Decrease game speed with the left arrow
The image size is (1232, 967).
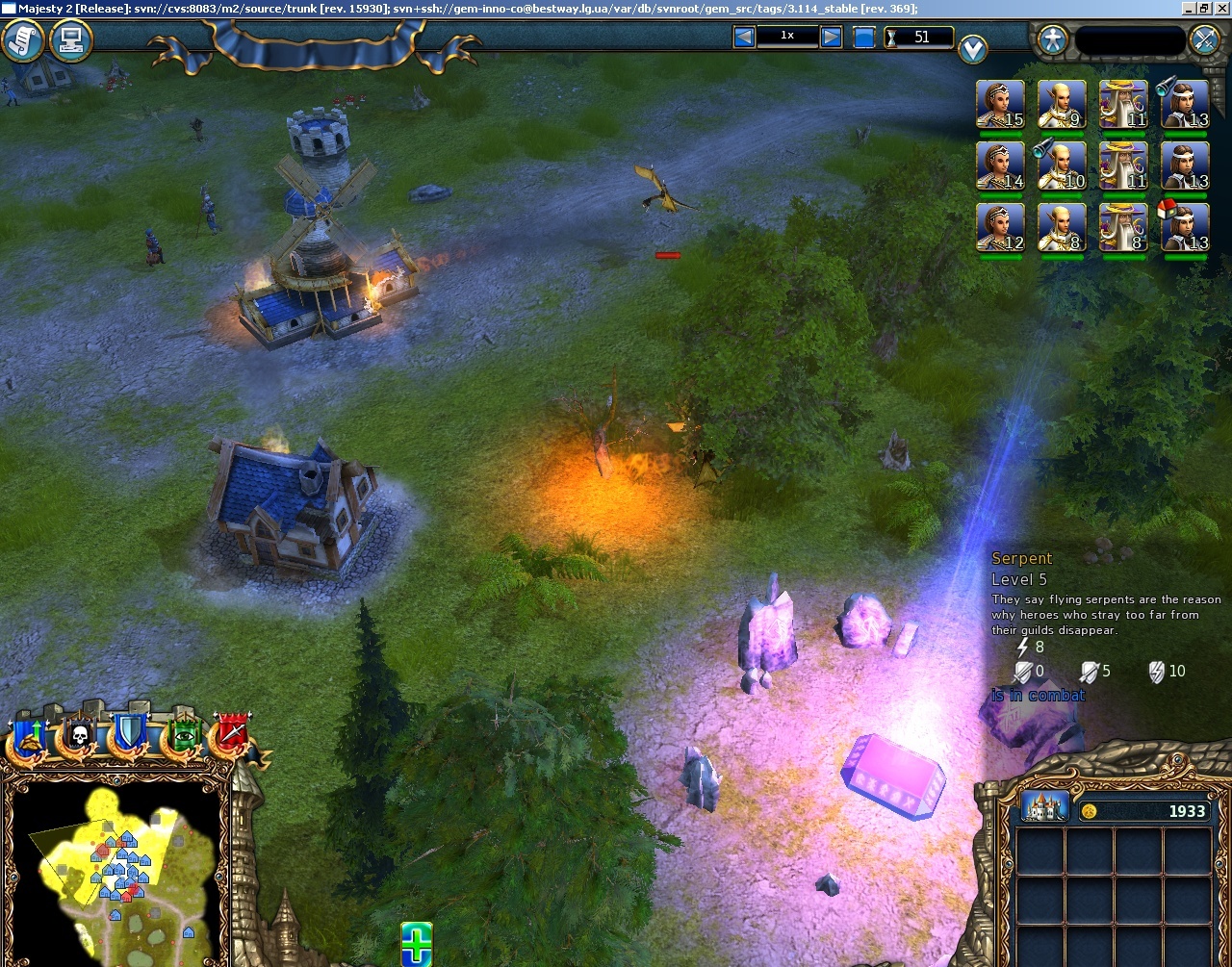(x=742, y=36)
